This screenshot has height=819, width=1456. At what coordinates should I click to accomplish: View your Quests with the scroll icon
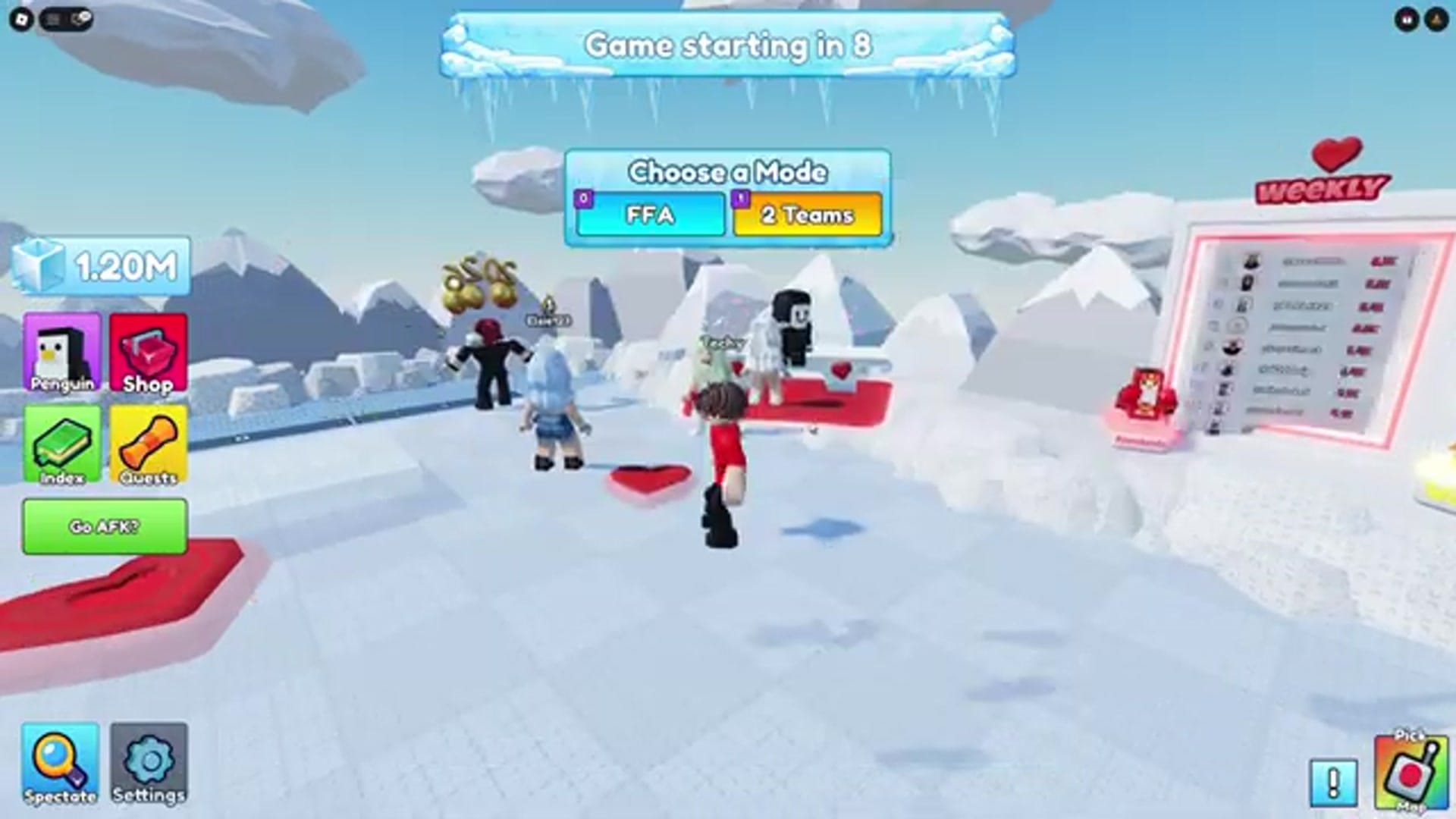pyautogui.click(x=149, y=445)
